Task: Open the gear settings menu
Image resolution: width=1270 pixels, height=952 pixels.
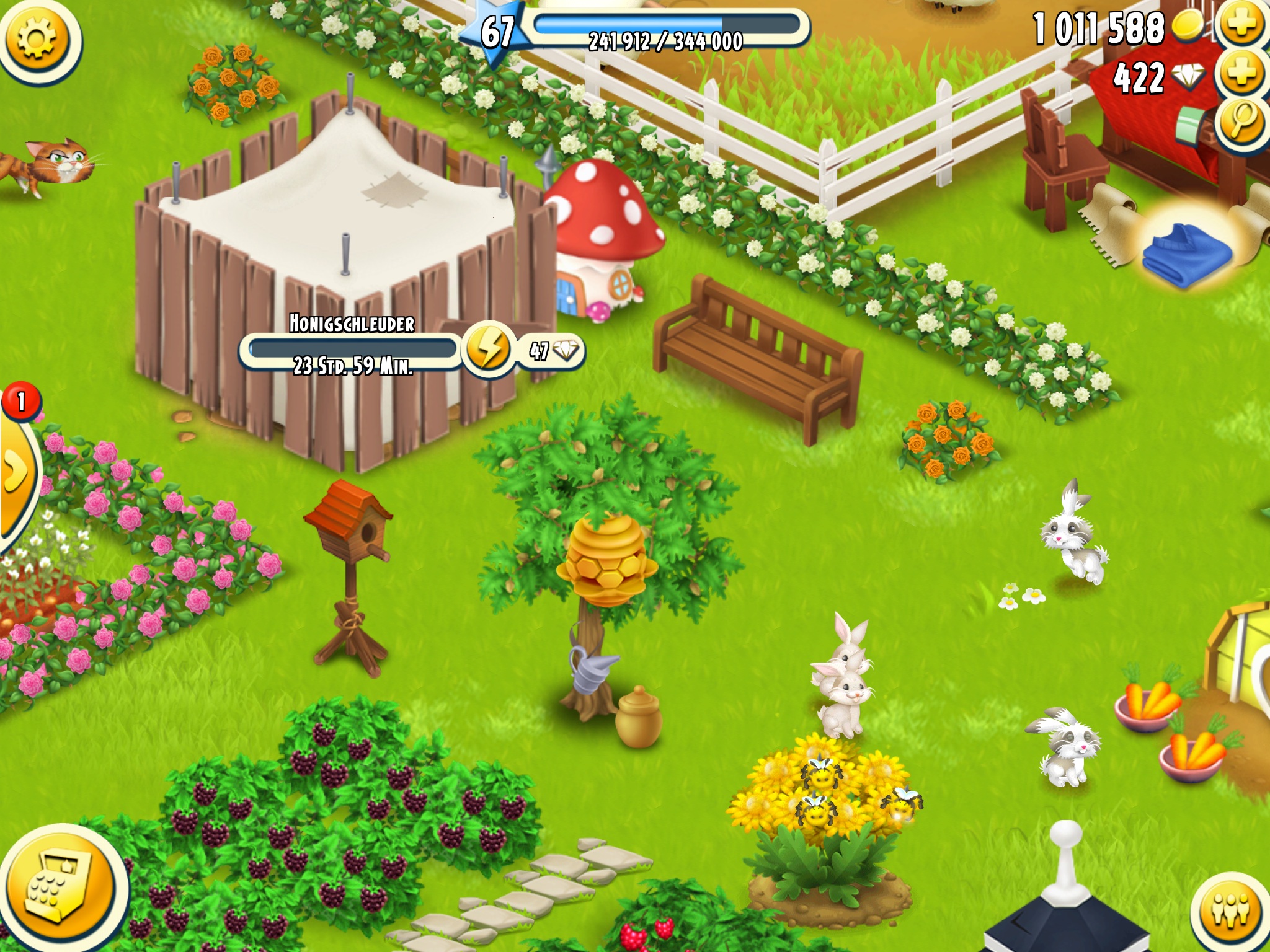Action: pyautogui.click(x=38, y=40)
